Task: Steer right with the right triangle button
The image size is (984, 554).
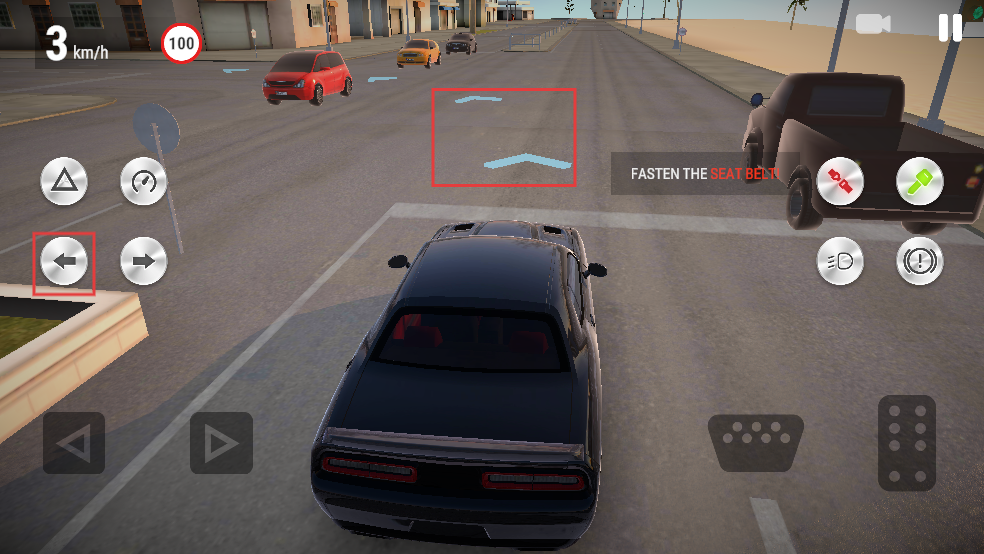Action: [221, 443]
